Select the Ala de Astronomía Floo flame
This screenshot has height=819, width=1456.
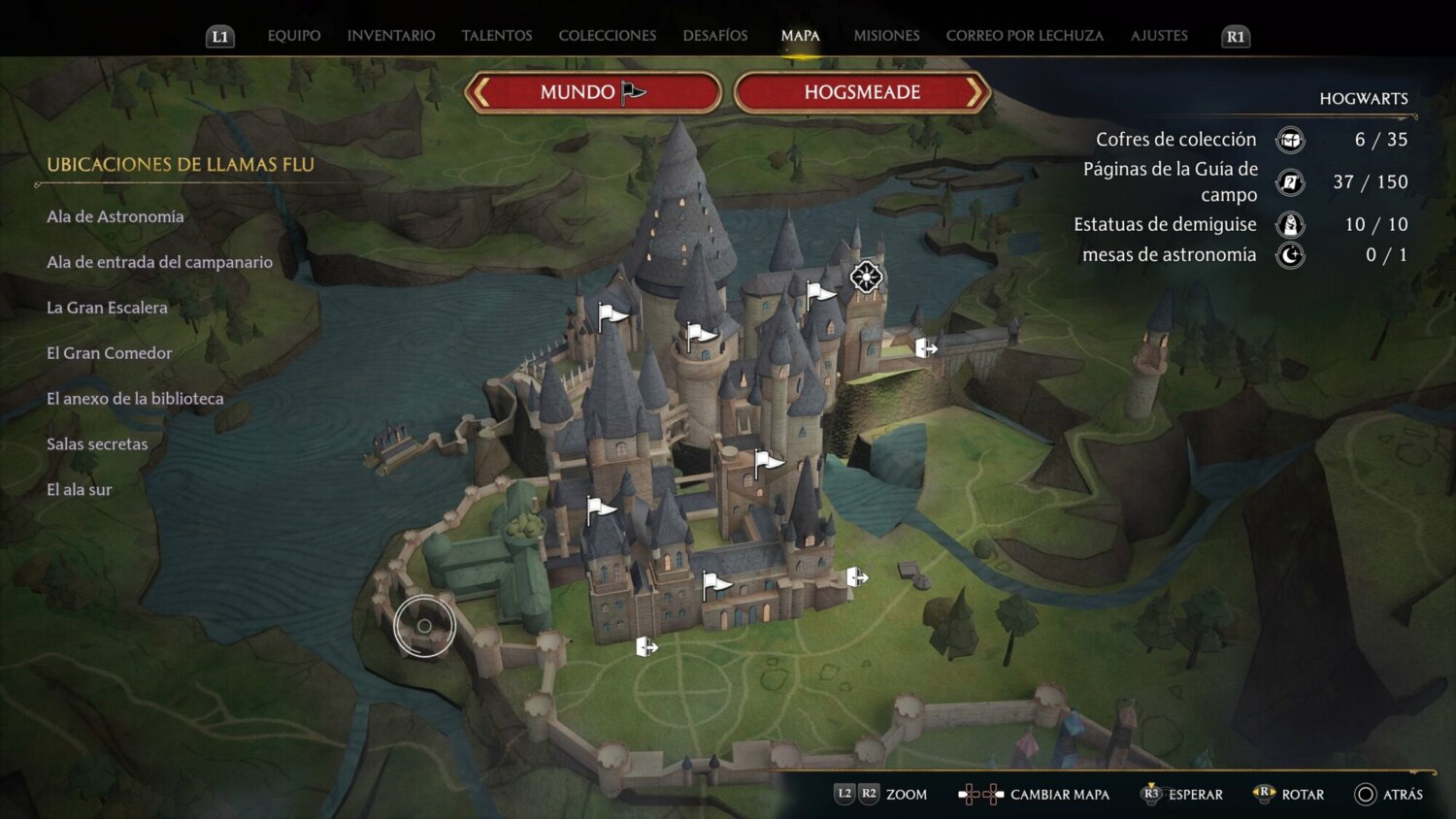[x=115, y=216]
